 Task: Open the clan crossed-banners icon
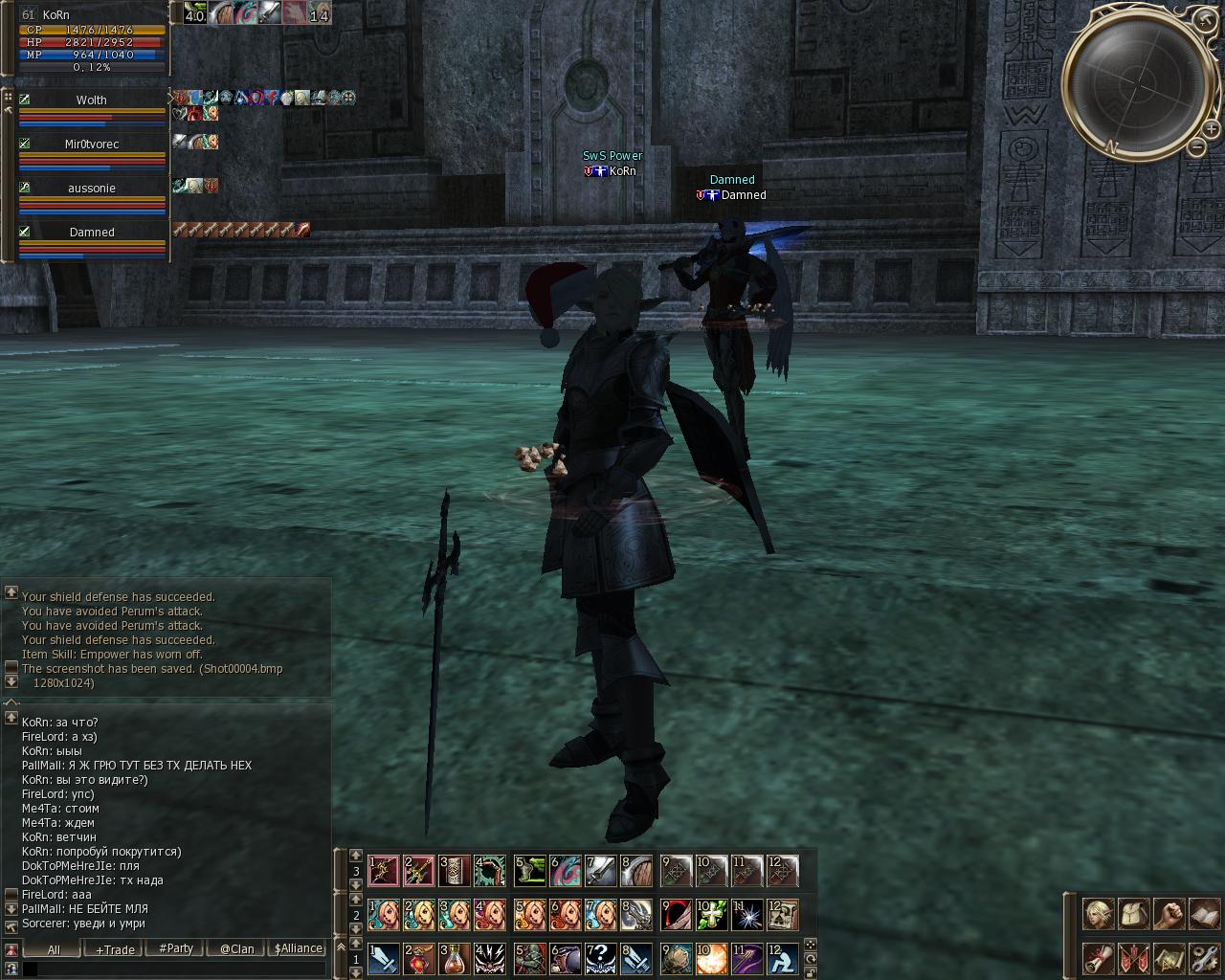click(1133, 958)
